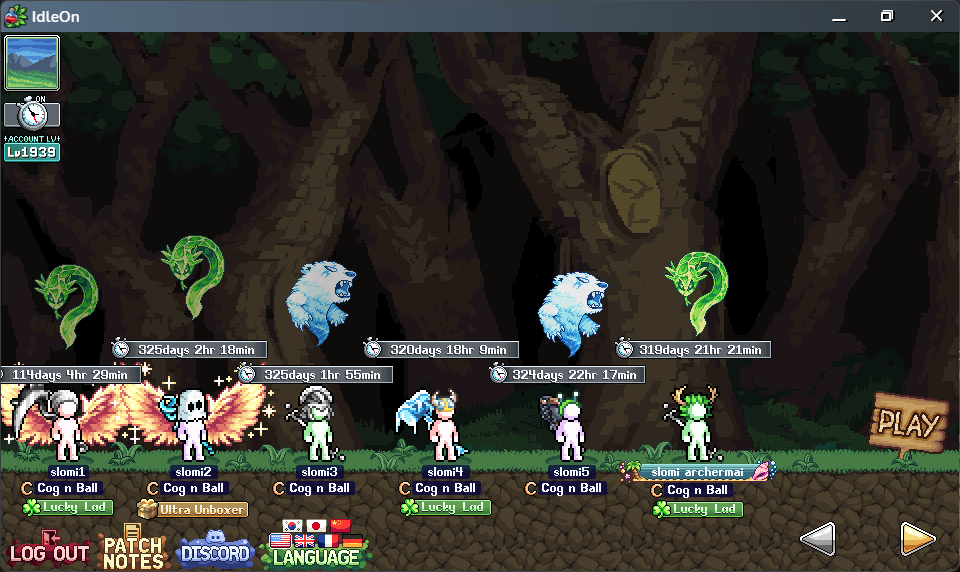Viewport: 960px width, 572px height.
Task: Go to the next character page
Action: click(917, 539)
